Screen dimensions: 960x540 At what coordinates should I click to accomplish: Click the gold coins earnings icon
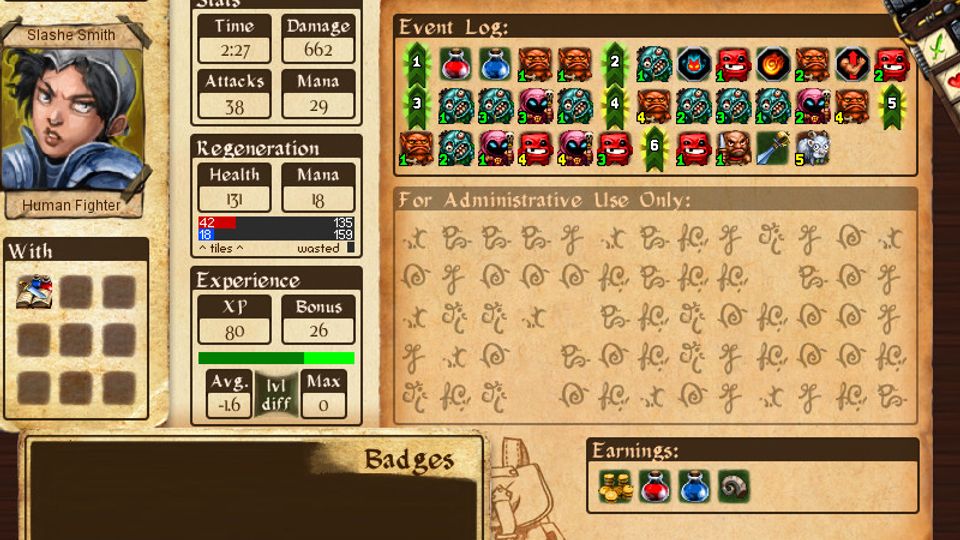point(615,485)
